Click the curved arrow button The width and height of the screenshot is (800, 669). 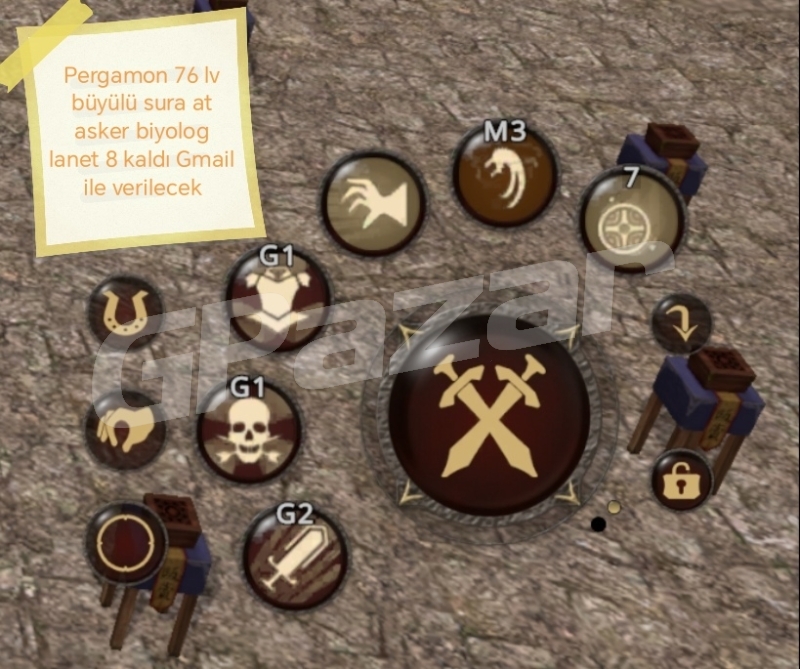pos(681,323)
